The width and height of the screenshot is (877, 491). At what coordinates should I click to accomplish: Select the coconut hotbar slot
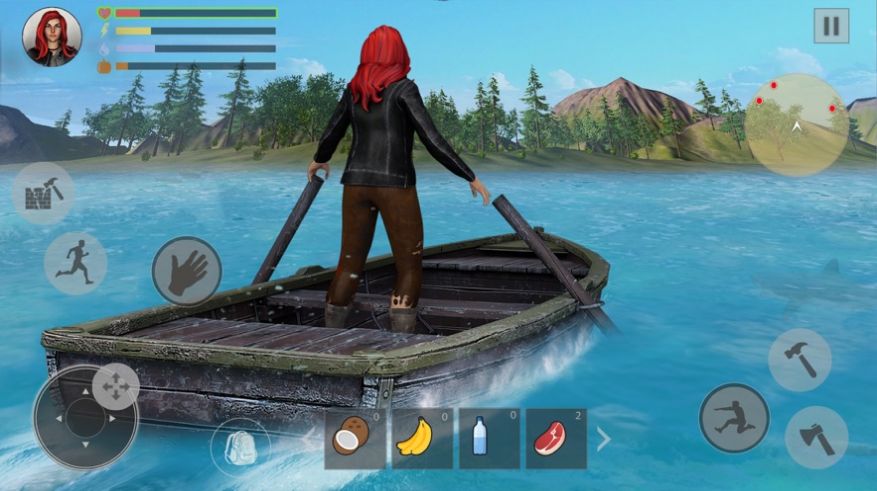[x=355, y=439]
